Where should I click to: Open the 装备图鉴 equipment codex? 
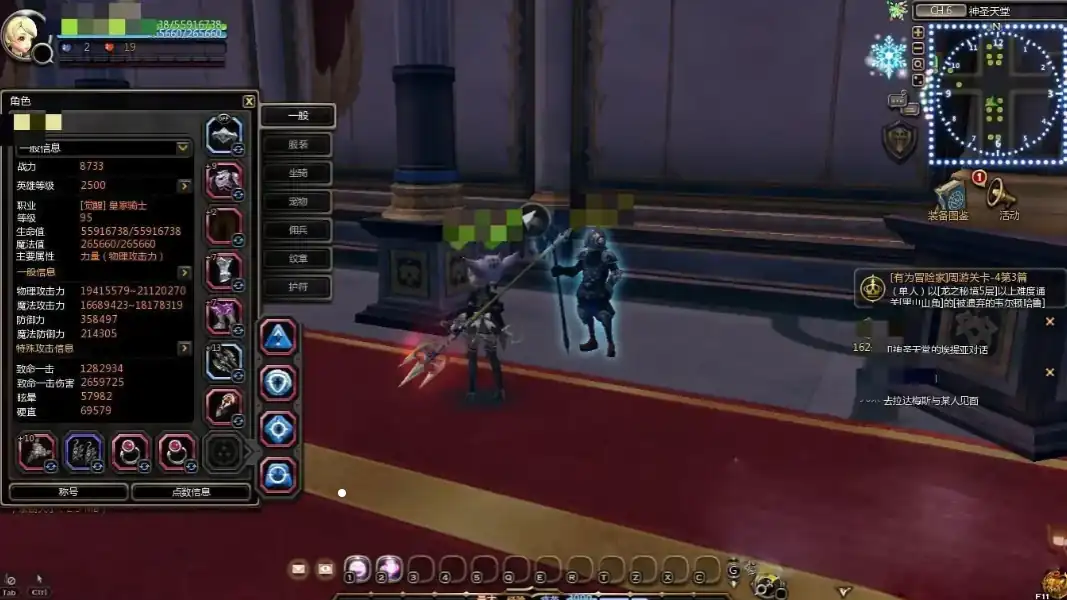(x=947, y=197)
